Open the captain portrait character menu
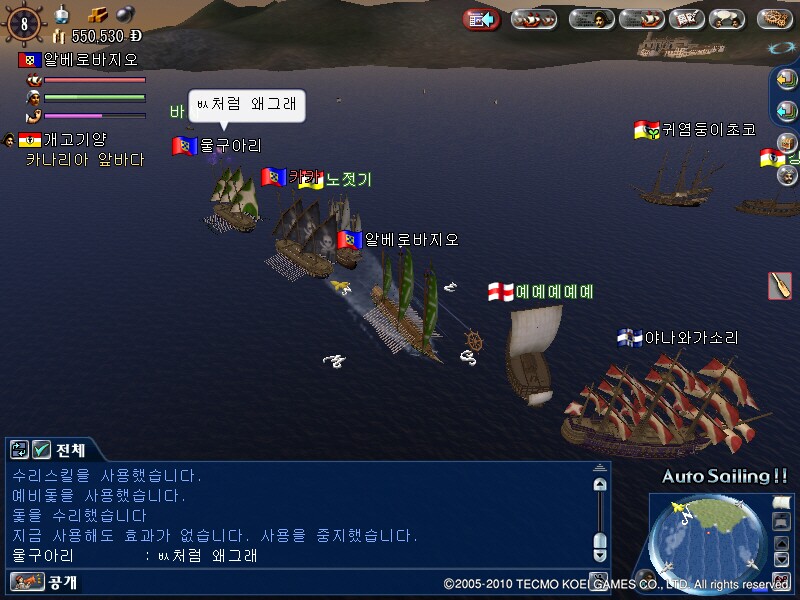The image size is (800, 600). pos(591,19)
